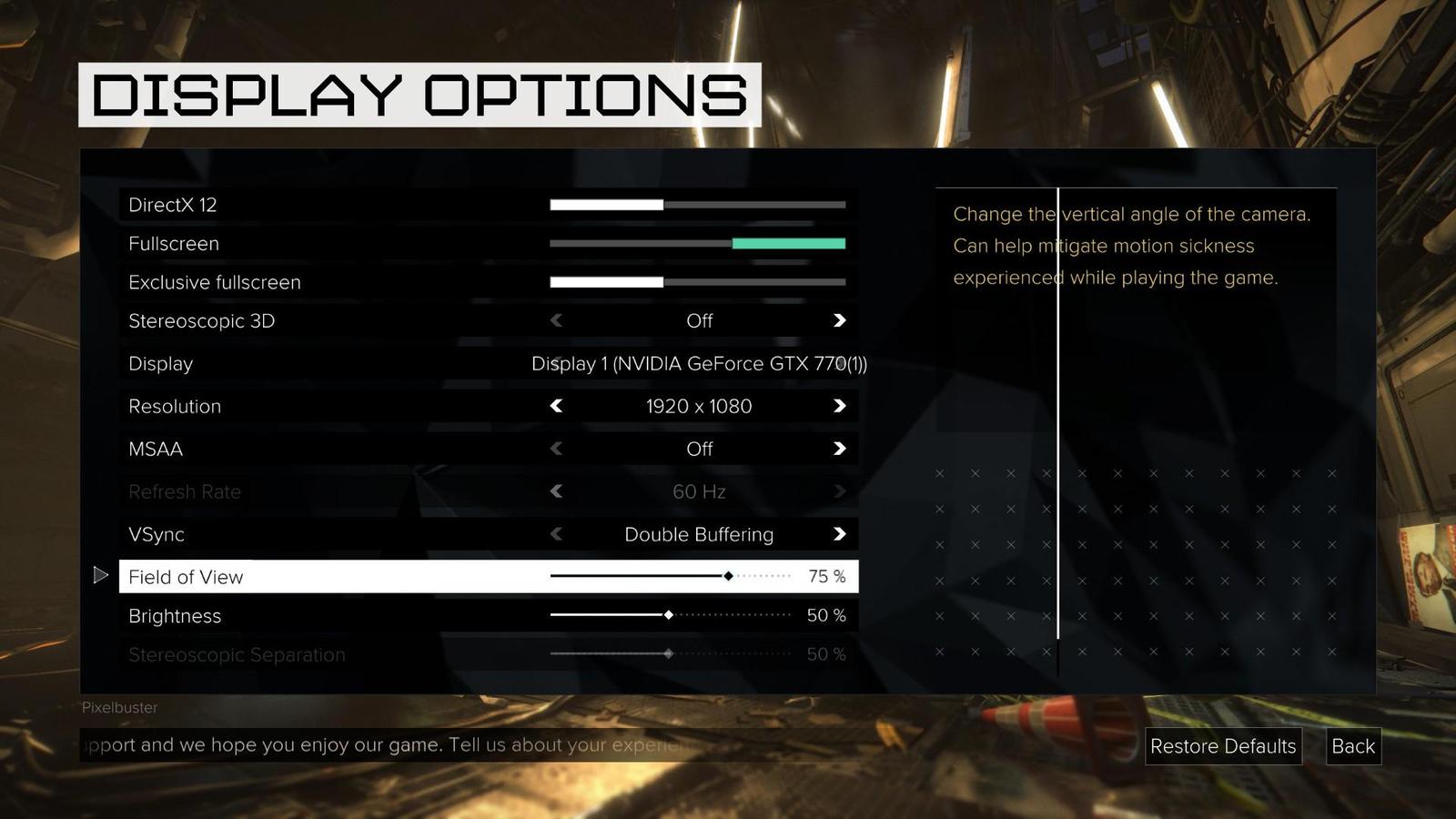The height and width of the screenshot is (819, 1456).
Task: Select the MSAA option label
Action: pos(156,449)
